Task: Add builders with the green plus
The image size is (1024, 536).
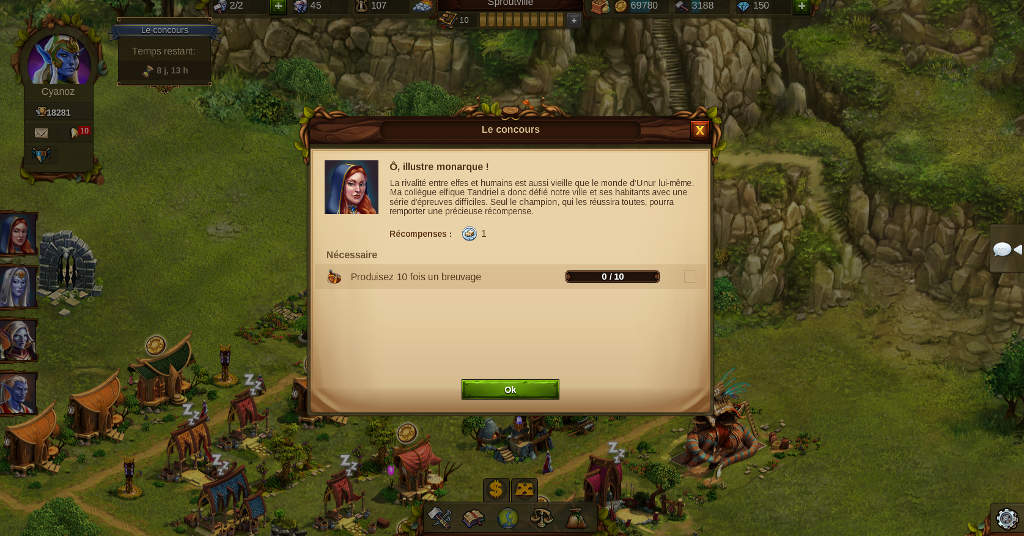Action: click(x=278, y=6)
